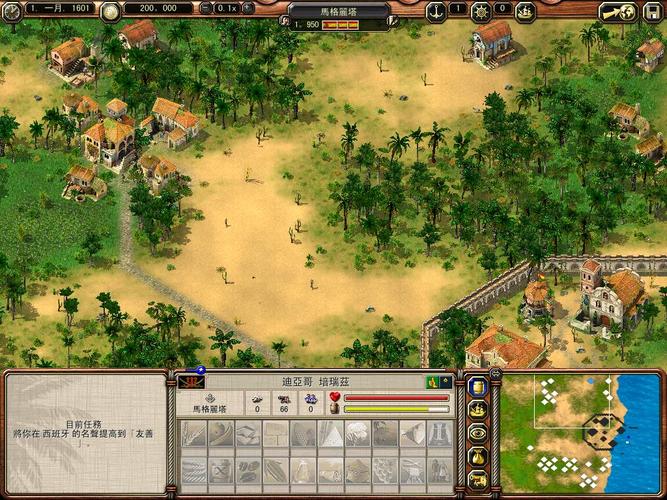Image resolution: width=667 pixels, height=500 pixels.
Task: Select the lantern button beside the minimap
Action: [478, 386]
